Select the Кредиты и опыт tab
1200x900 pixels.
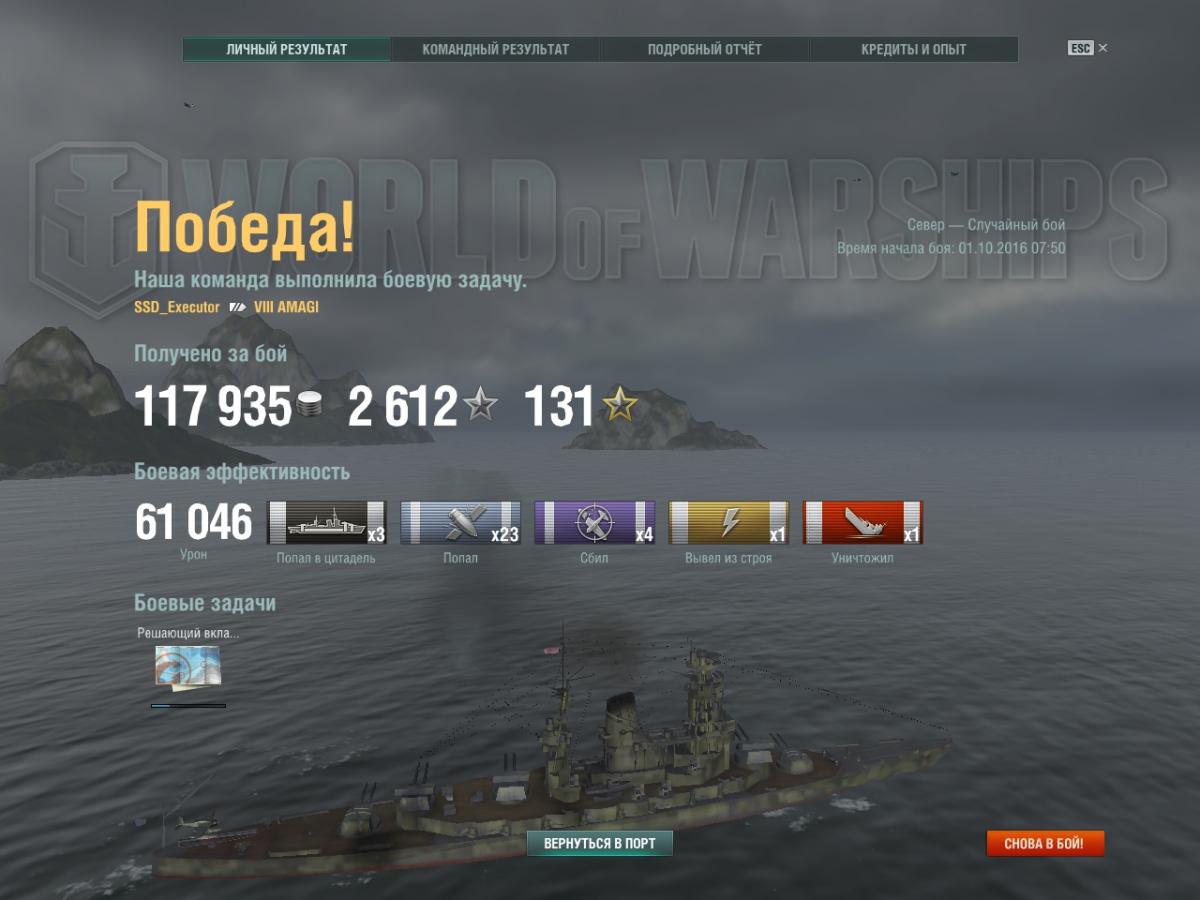click(x=913, y=49)
